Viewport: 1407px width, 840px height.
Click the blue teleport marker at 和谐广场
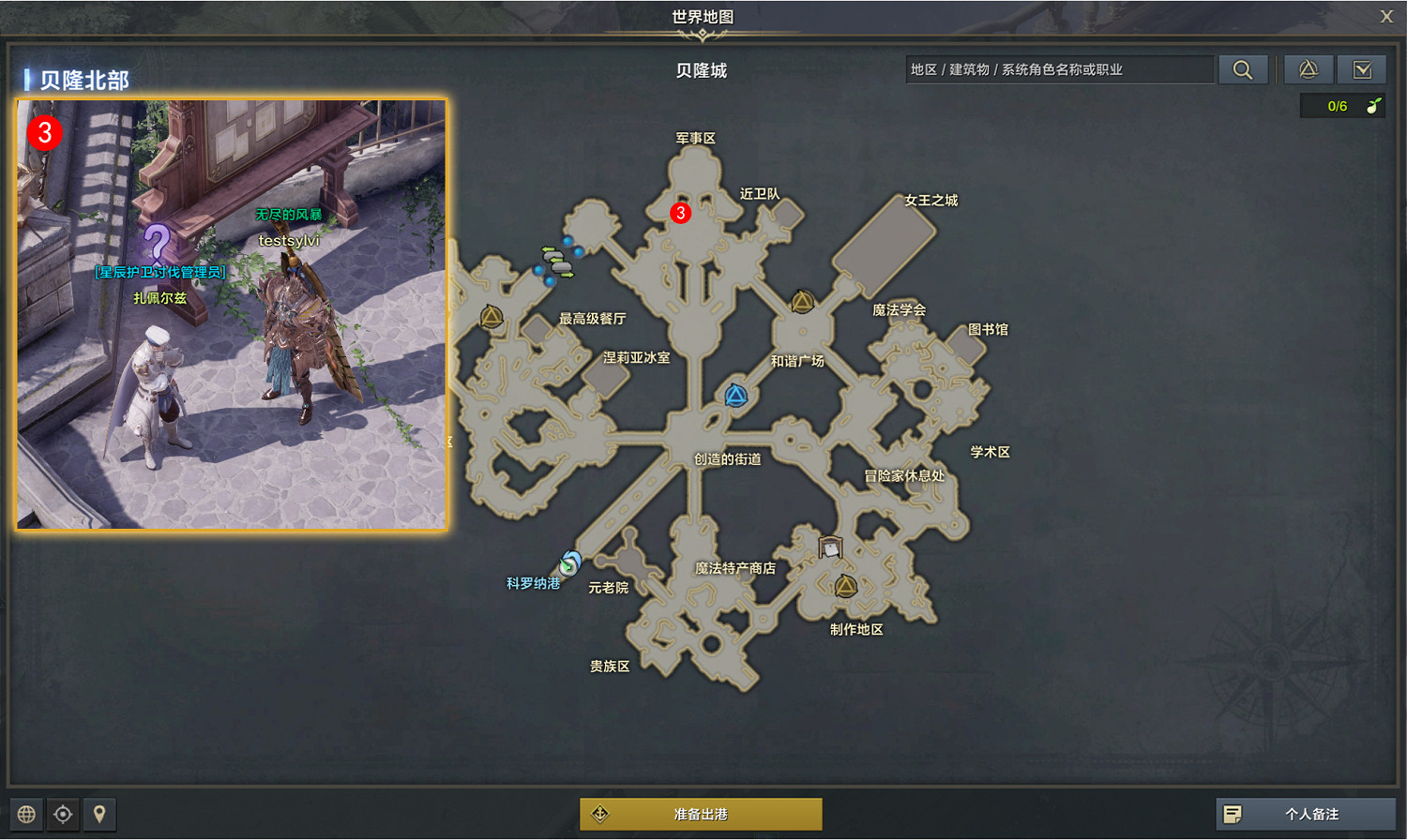(735, 395)
